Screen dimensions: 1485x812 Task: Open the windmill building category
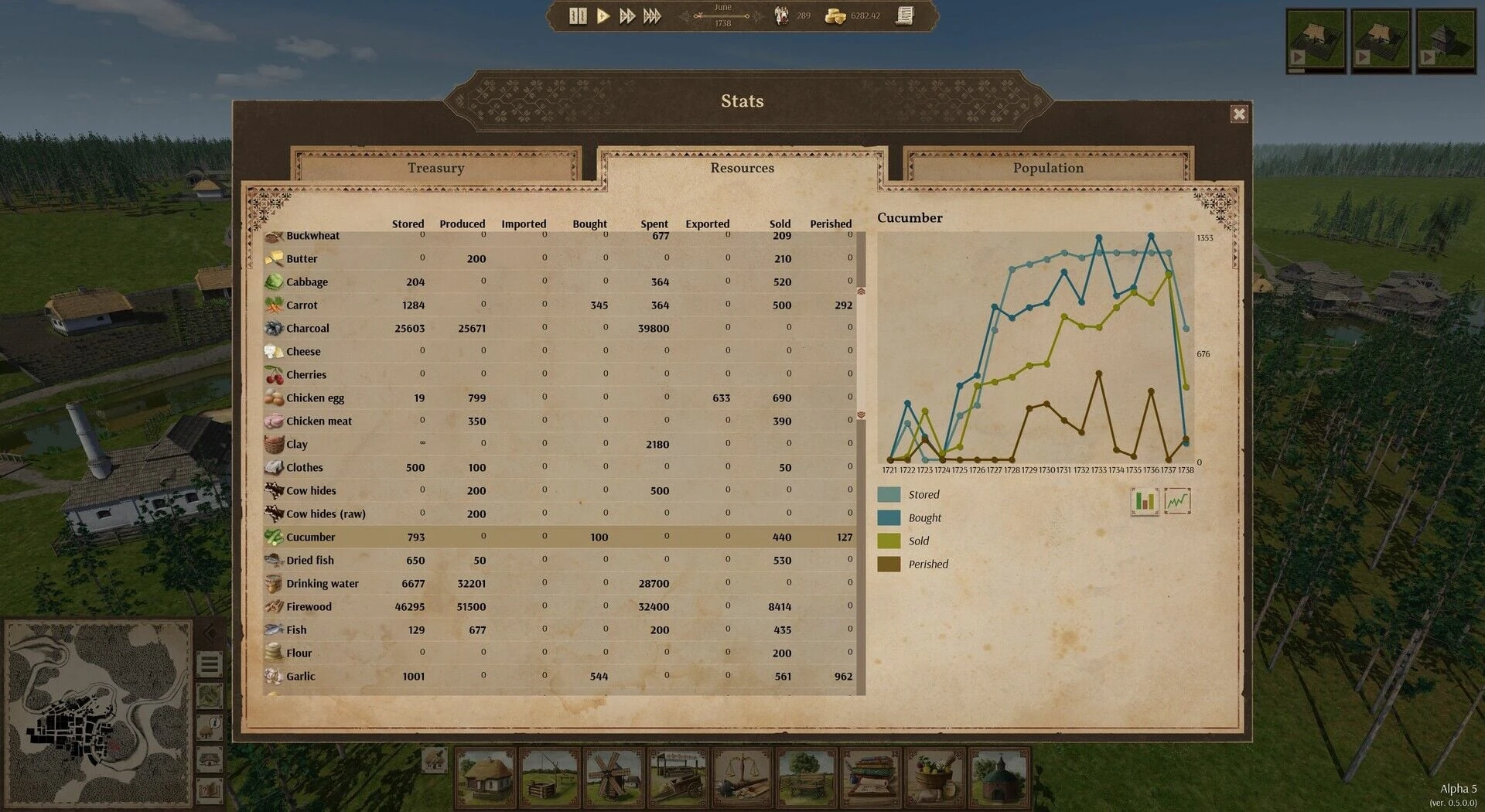[x=613, y=776]
